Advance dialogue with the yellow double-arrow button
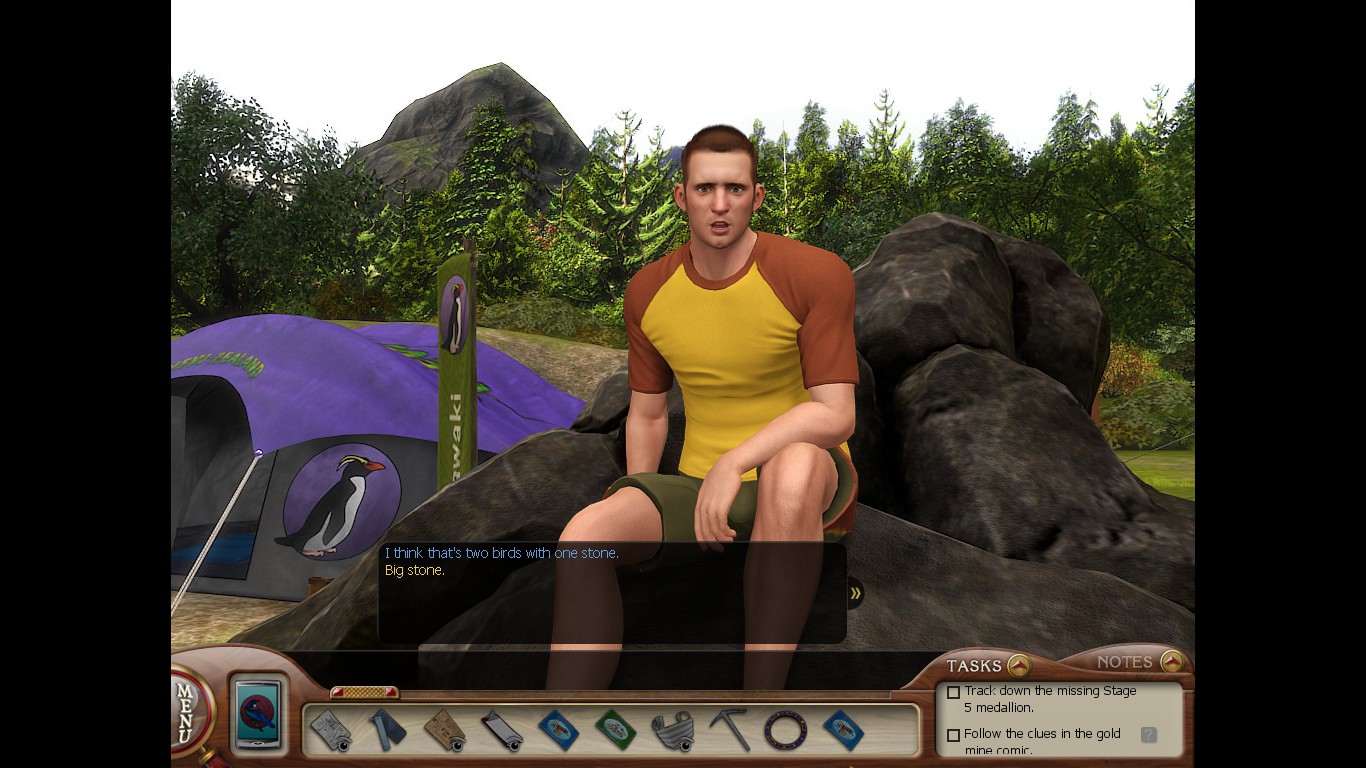Screen dimensions: 1366x768 [x=855, y=593]
